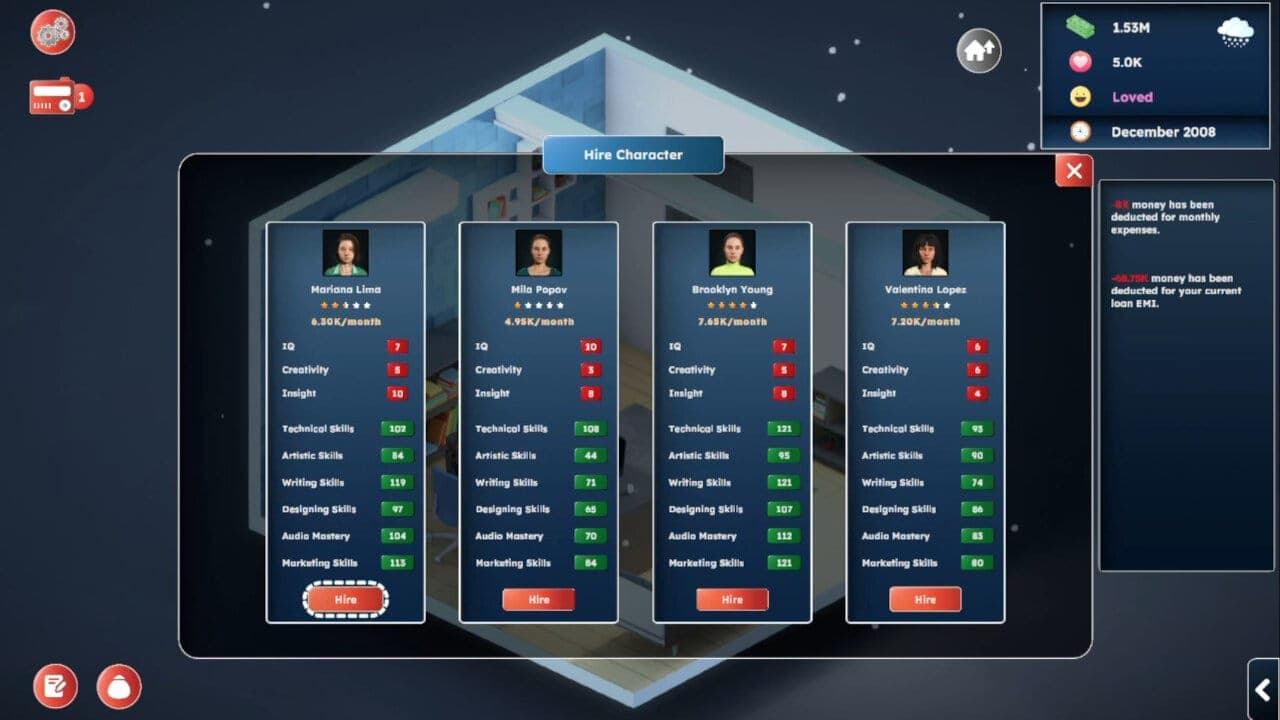
Task: Click Valentina Lopez's portrait thumbnail
Action: point(924,251)
